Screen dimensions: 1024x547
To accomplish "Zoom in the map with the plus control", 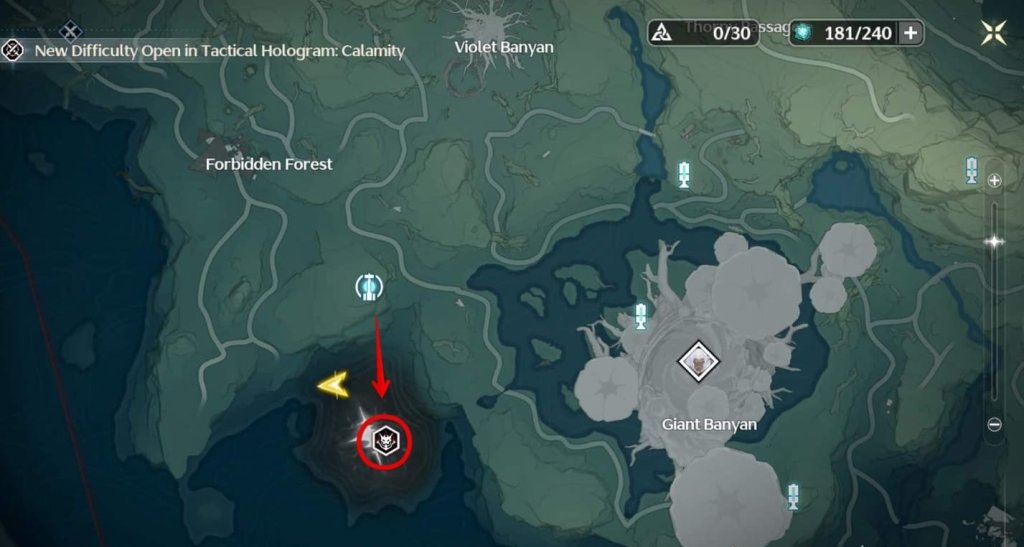I will [x=994, y=181].
